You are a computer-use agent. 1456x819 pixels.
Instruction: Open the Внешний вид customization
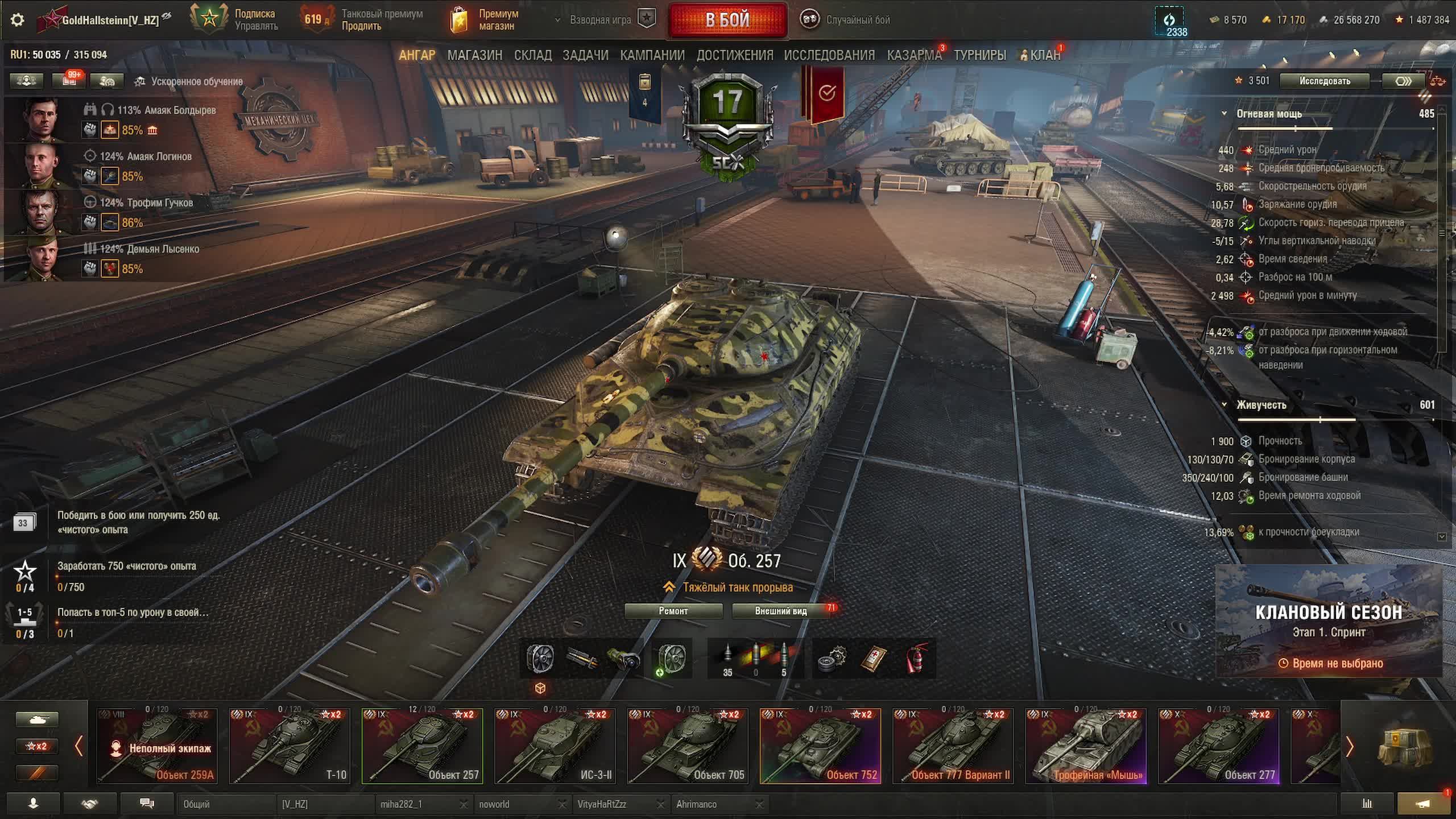click(x=781, y=611)
